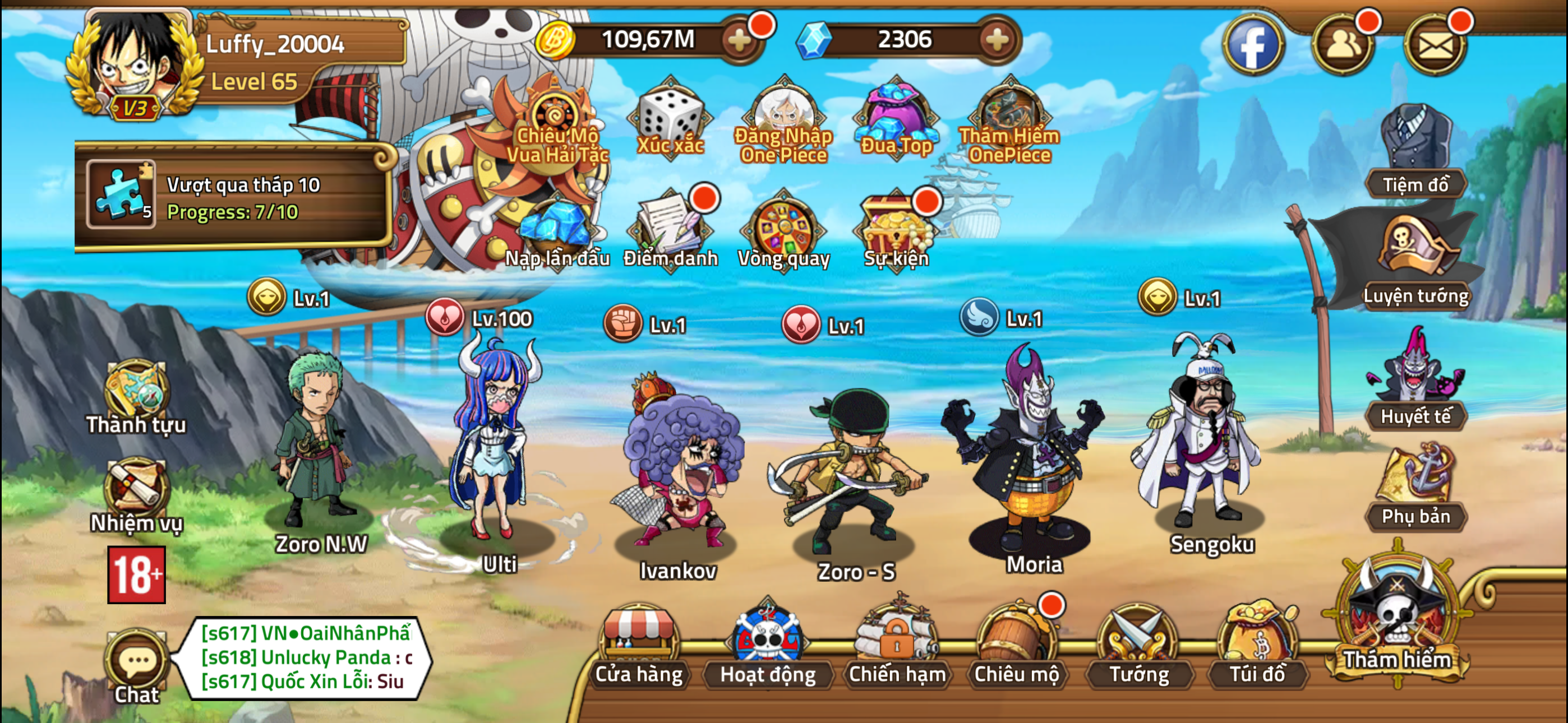
Task: Open Phụ bản dungeon map
Action: point(1415,487)
